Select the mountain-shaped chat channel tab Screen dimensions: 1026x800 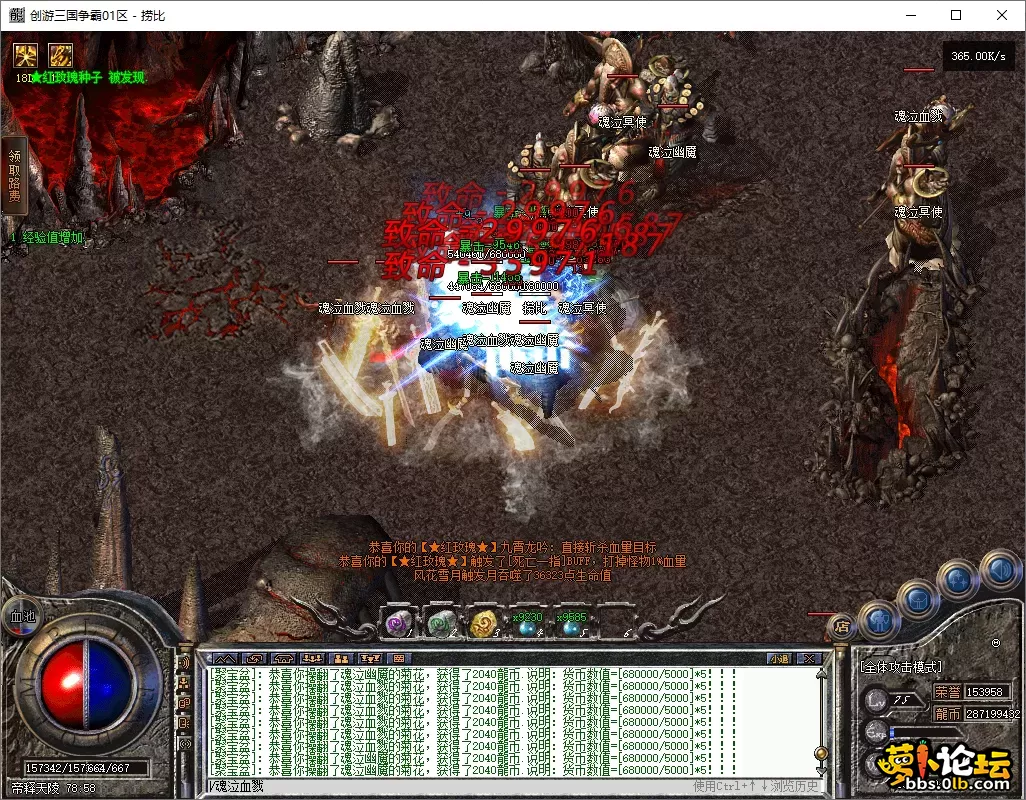(226, 658)
